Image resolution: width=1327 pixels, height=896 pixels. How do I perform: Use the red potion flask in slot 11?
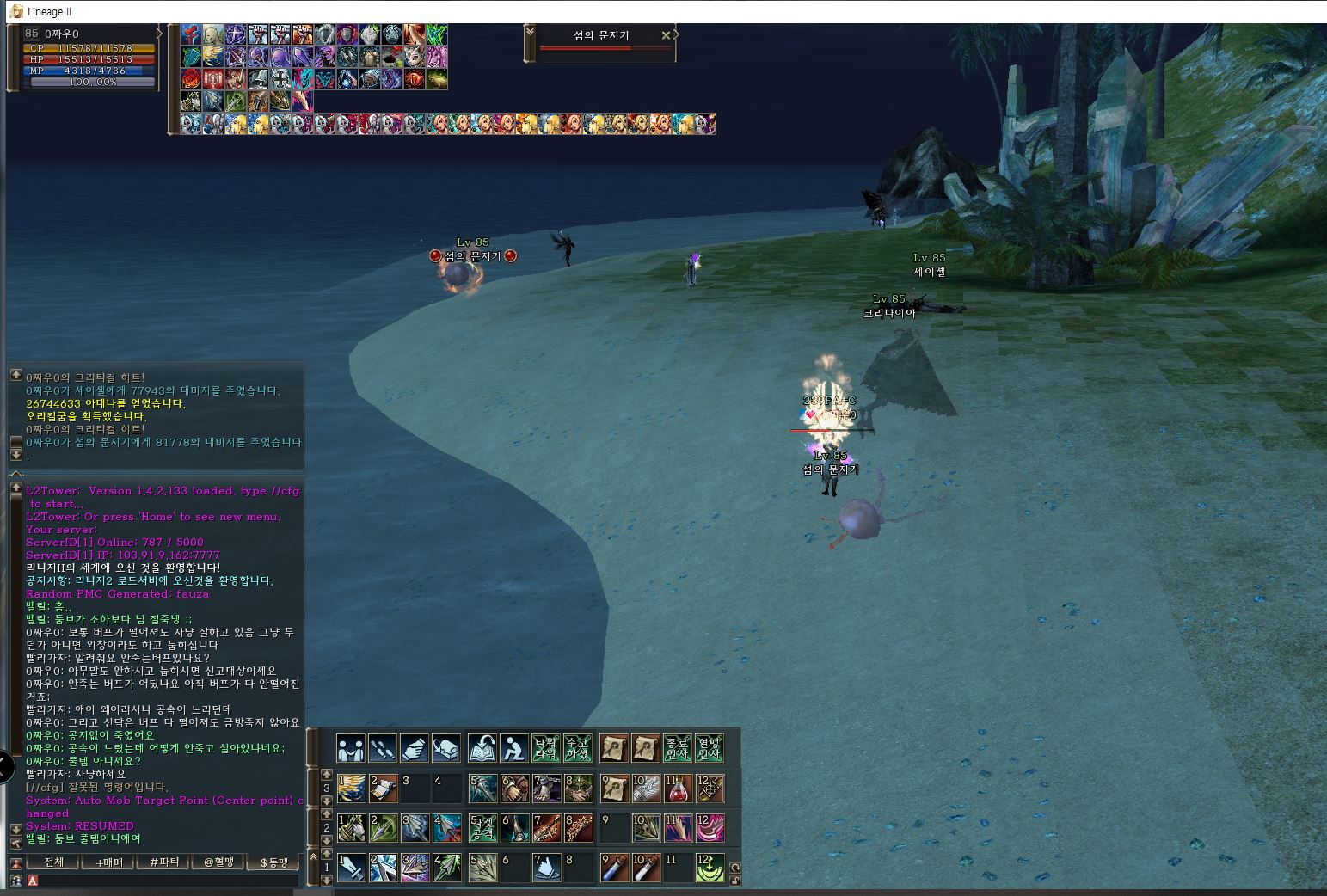(679, 788)
